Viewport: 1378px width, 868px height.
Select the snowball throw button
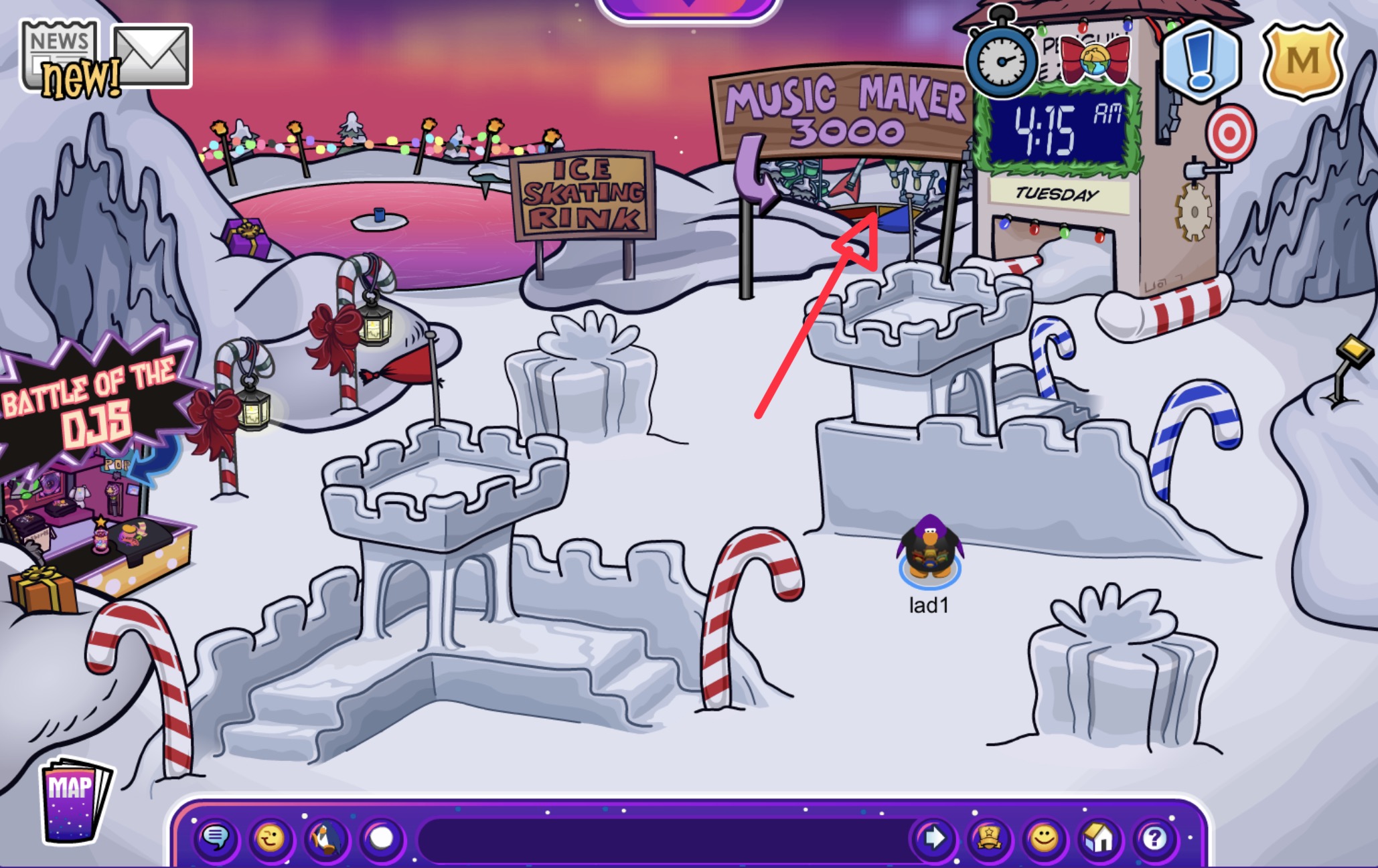382,837
